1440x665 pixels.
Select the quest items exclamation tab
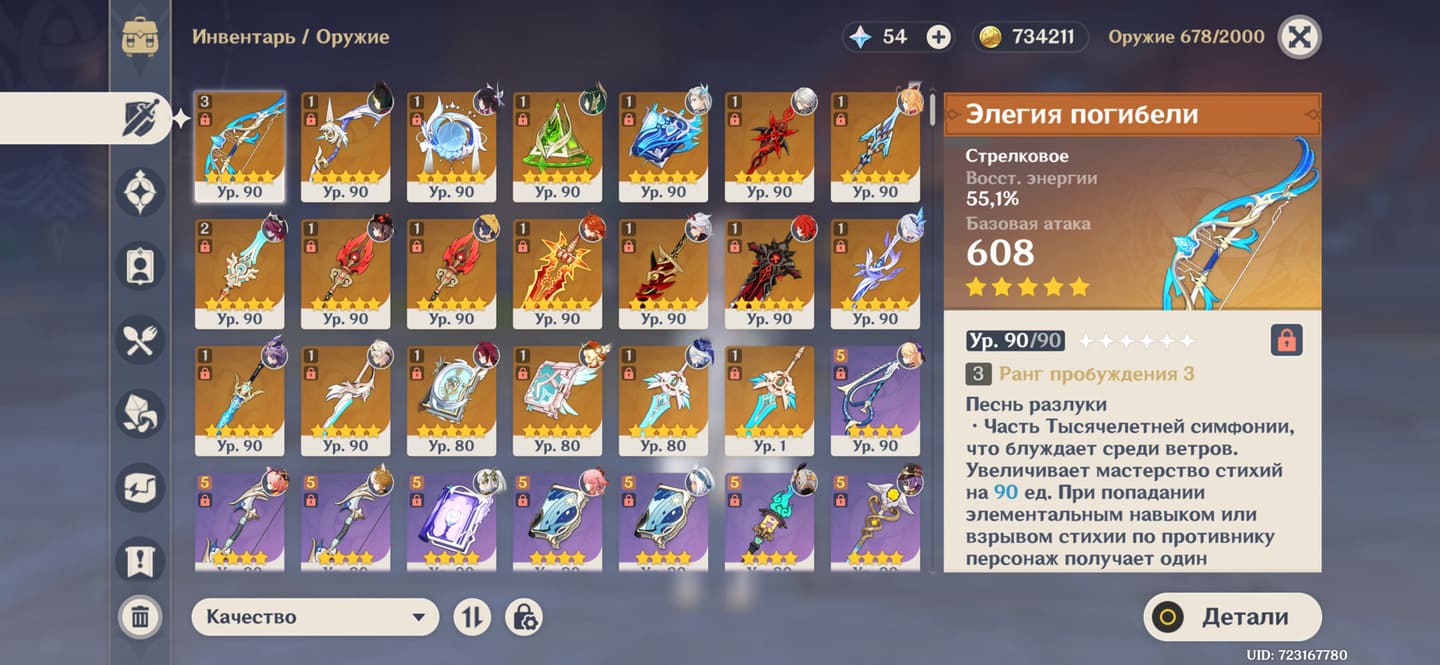[x=140, y=562]
